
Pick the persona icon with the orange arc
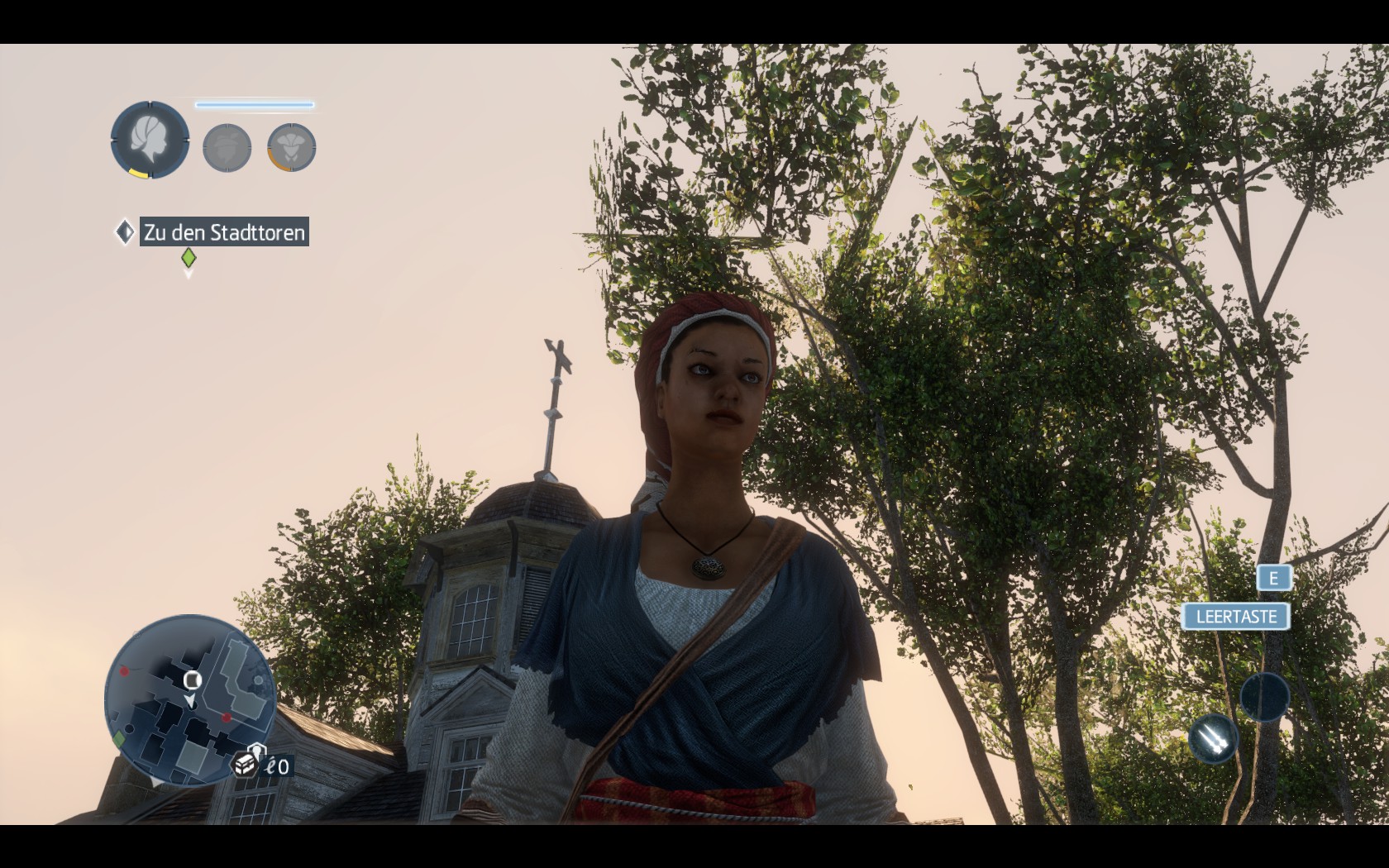pos(291,148)
